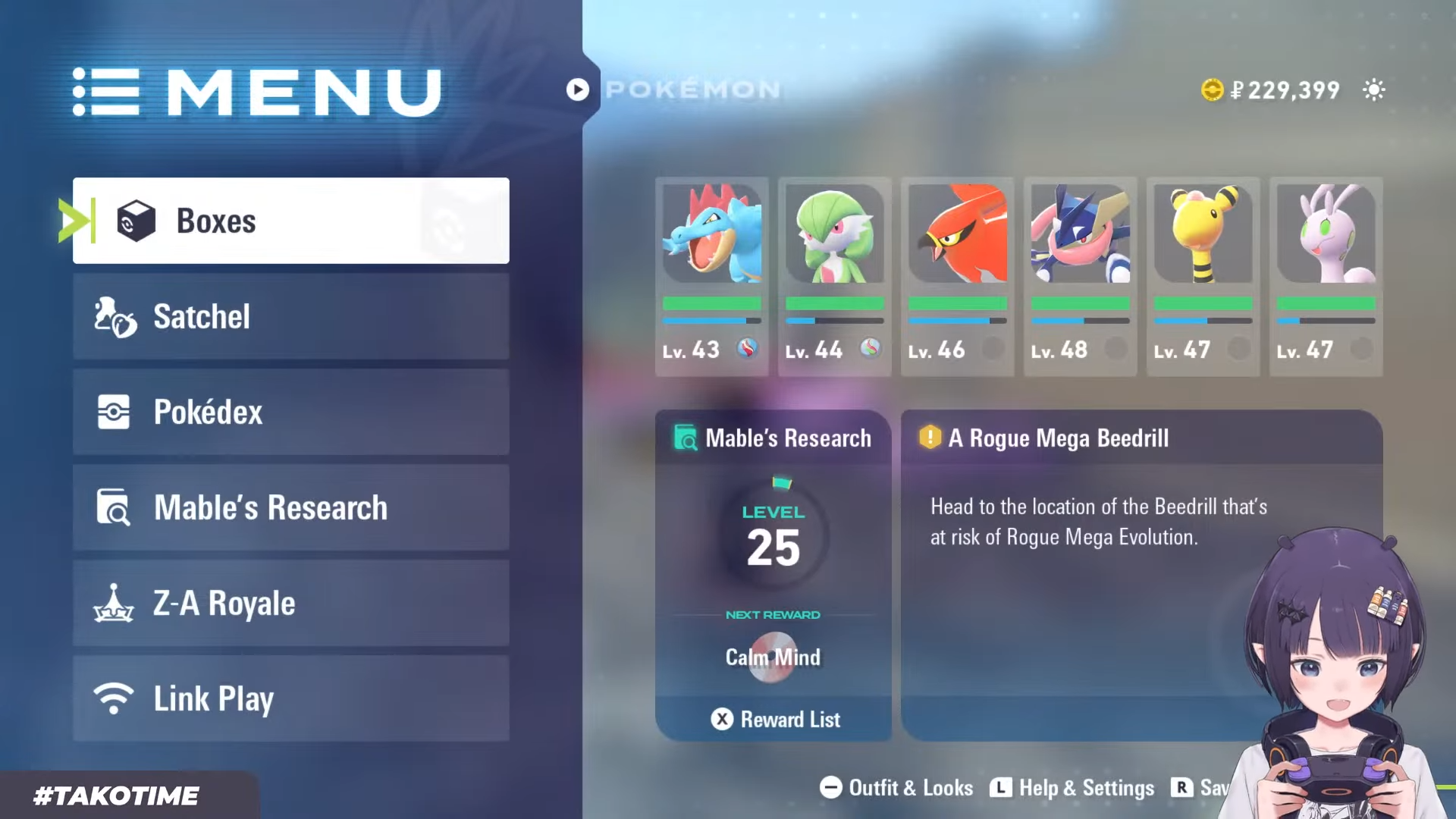Select Satchel from the menu
This screenshot has height=819, width=1456.
(290, 316)
